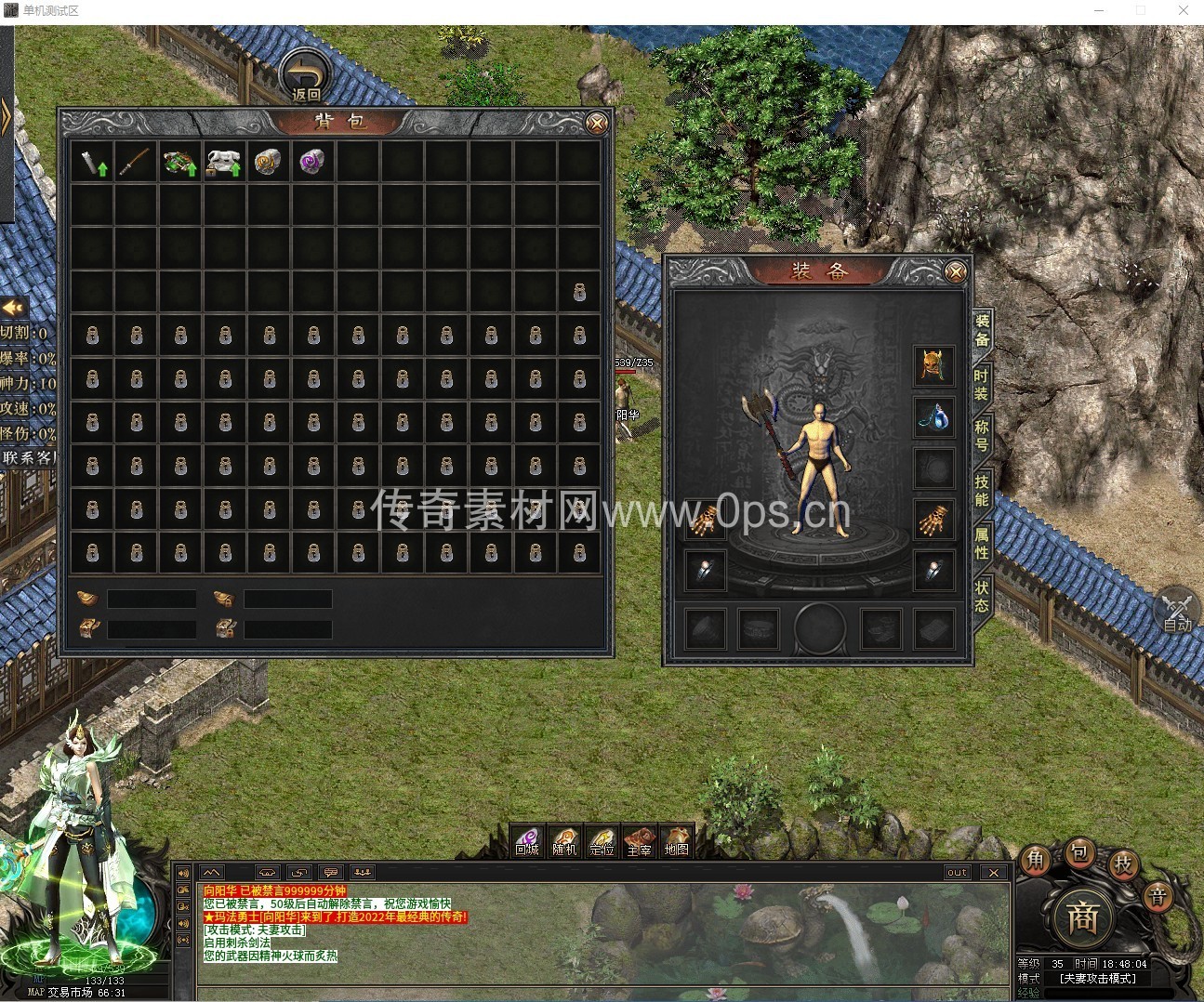The width and height of the screenshot is (1204, 1002).
Task: Select the equipped blue necklace slot
Action: pos(933,417)
